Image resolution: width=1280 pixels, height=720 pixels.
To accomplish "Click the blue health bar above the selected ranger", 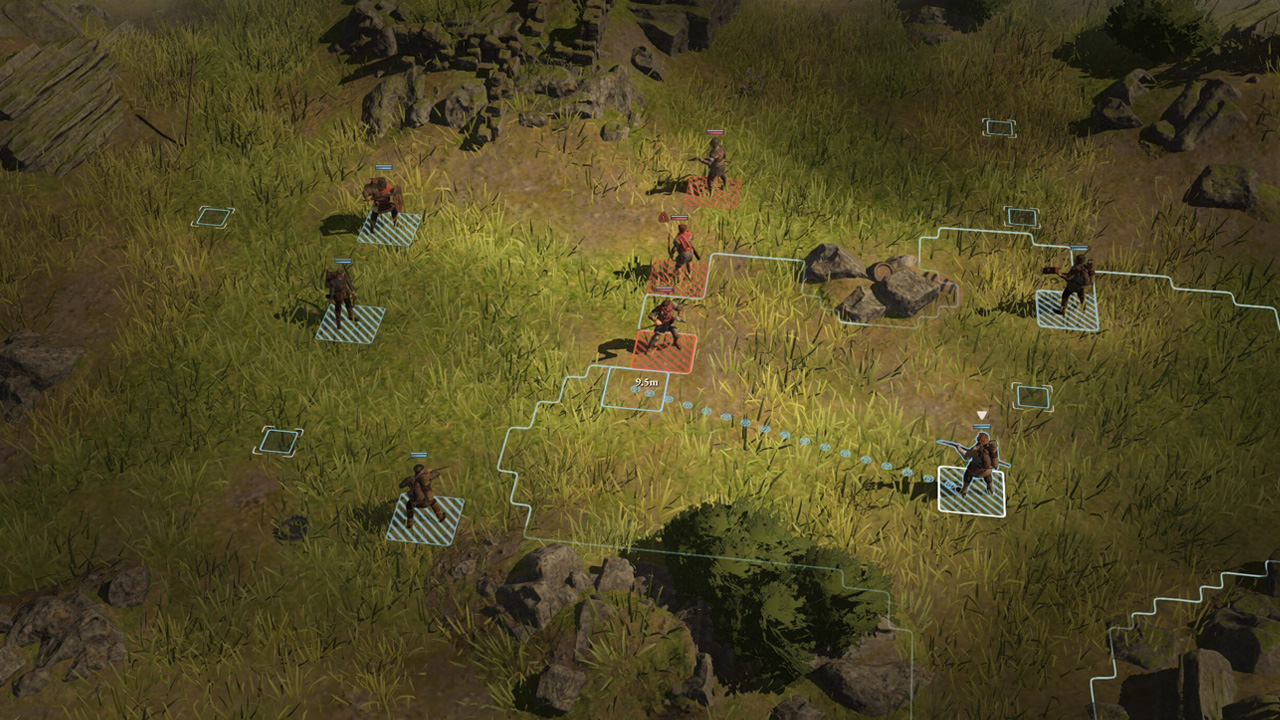I will [982, 427].
